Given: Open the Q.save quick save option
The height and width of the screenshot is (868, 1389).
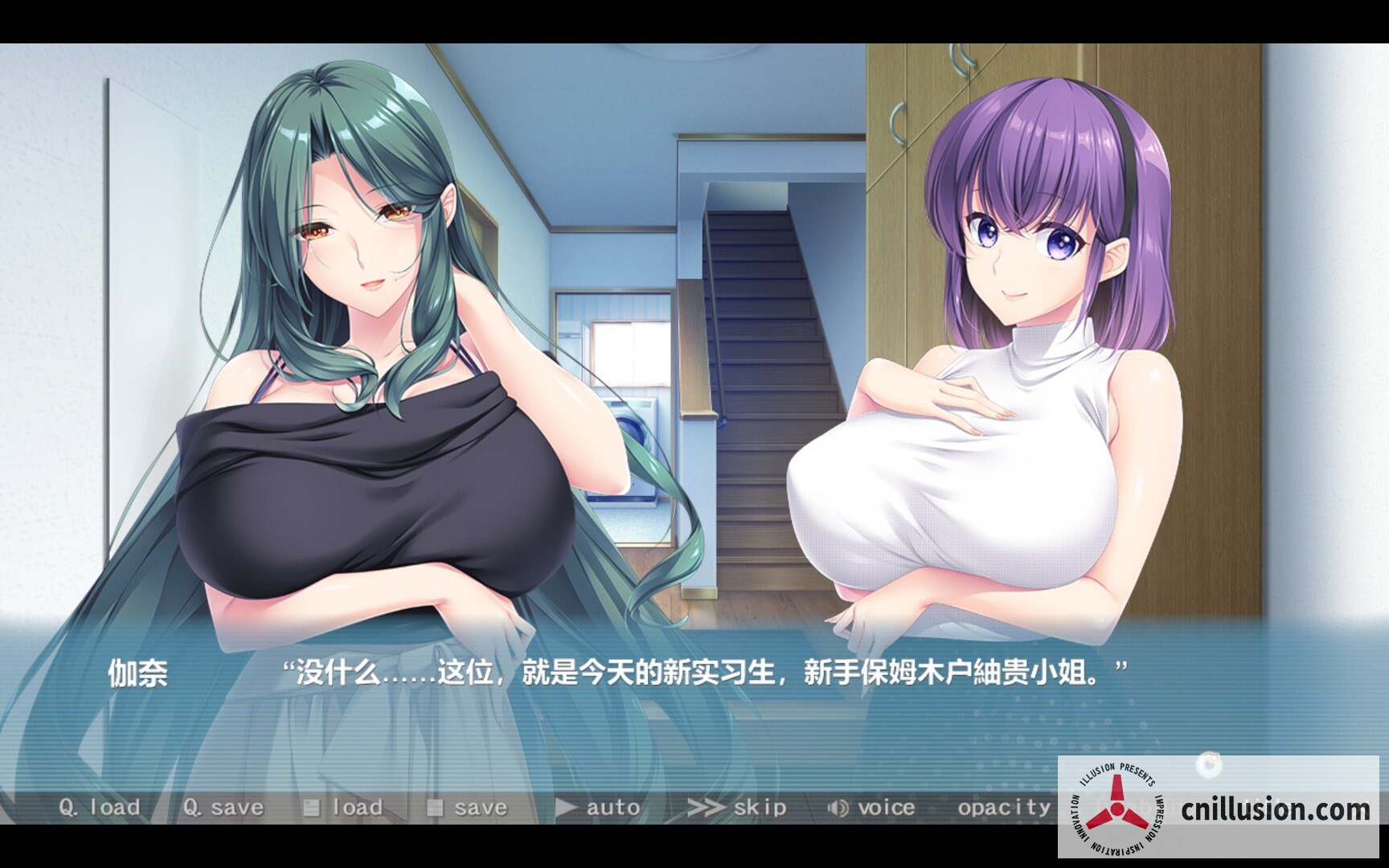Looking at the screenshot, I should [x=223, y=808].
